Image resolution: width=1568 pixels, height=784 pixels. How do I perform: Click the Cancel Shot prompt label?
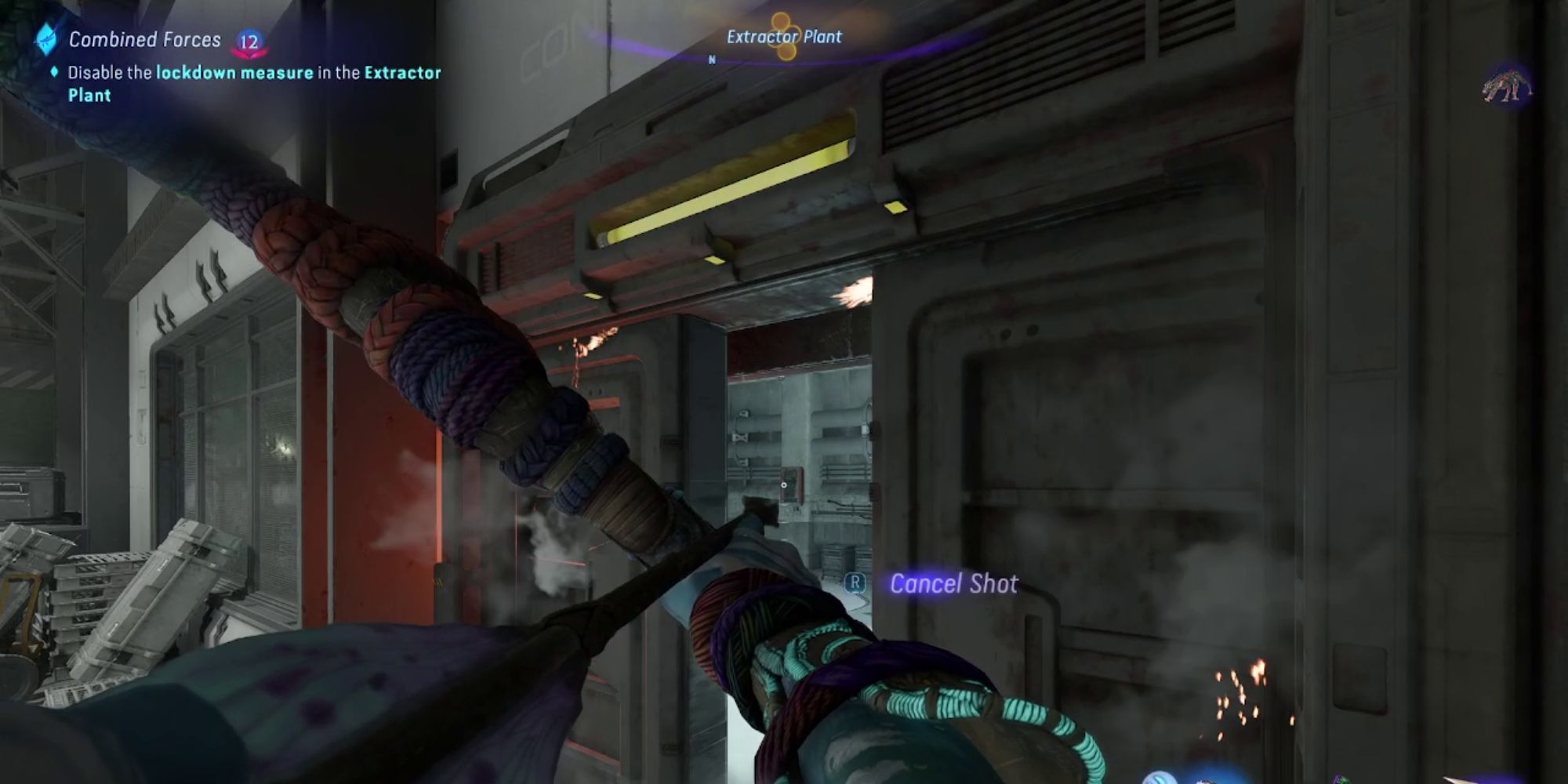(953, 583)
